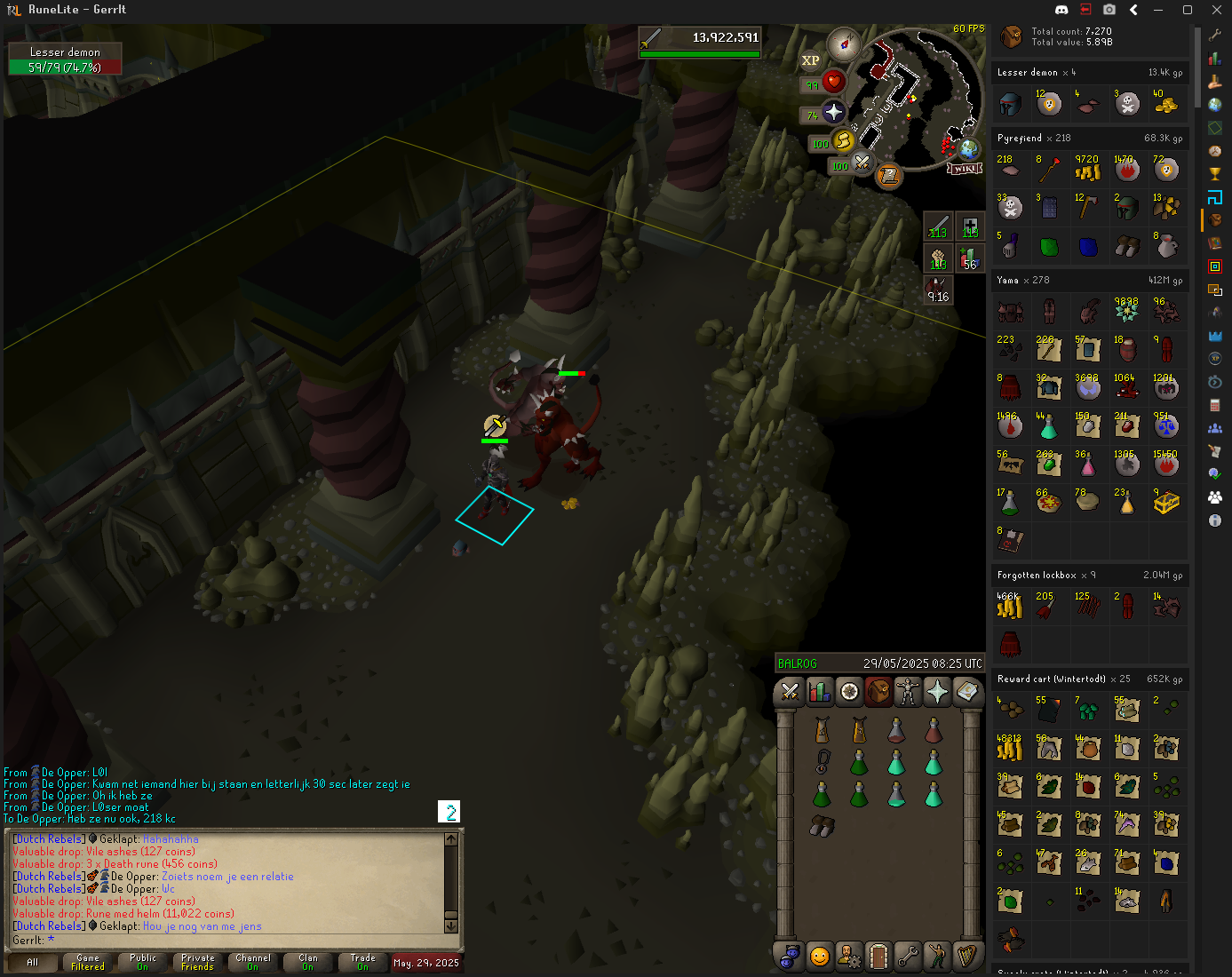Open the Settings wrench tab
Screen dimensions: 1232x977
pyautogui.click(x=908, y=957)
